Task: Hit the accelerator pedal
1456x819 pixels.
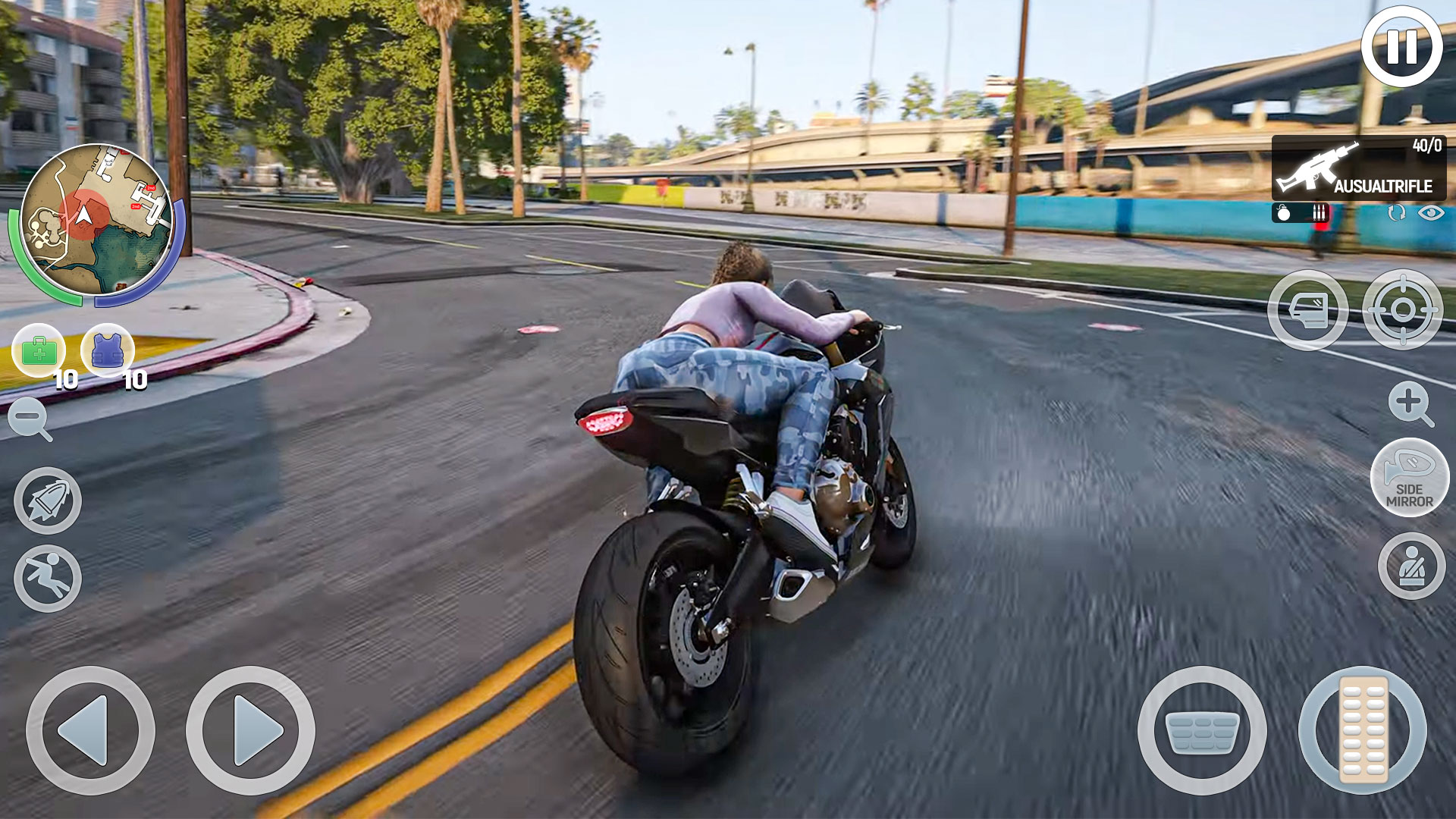Action: point(1363,730)
